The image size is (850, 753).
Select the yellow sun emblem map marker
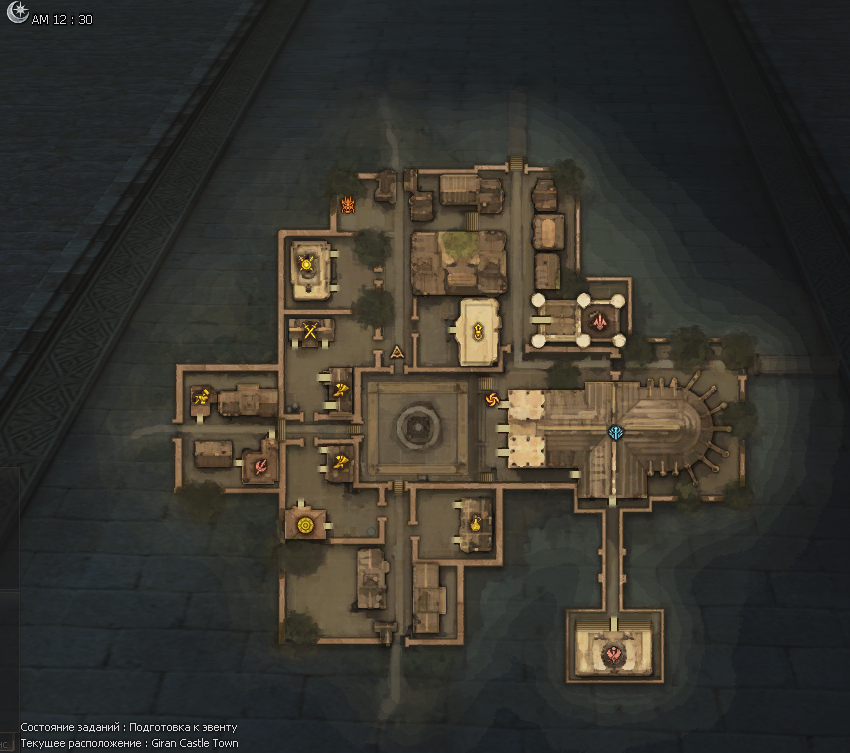[307, 264]
